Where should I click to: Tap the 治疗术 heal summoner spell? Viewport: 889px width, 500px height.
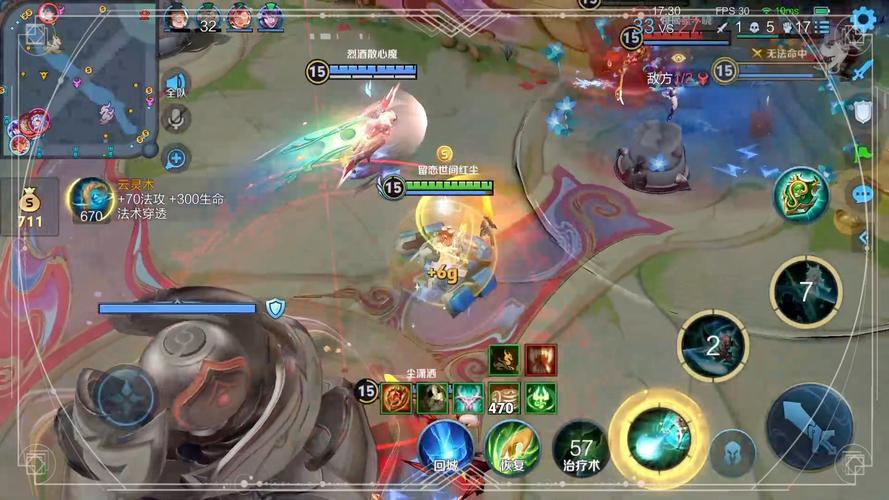581,447
